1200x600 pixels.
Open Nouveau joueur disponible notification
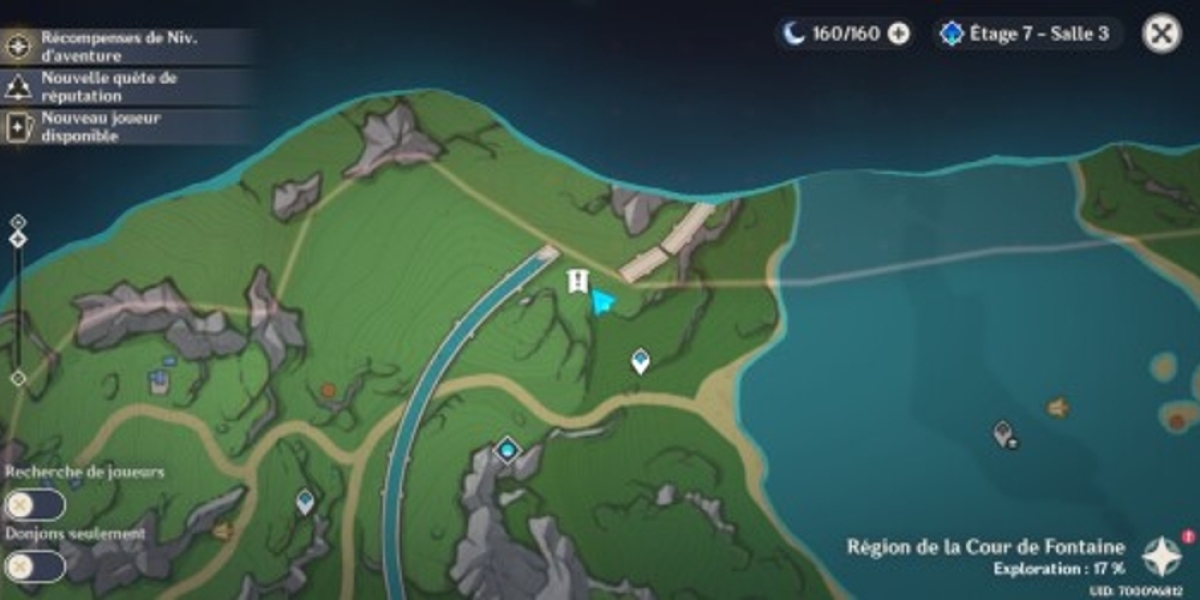tap(120, 127)
